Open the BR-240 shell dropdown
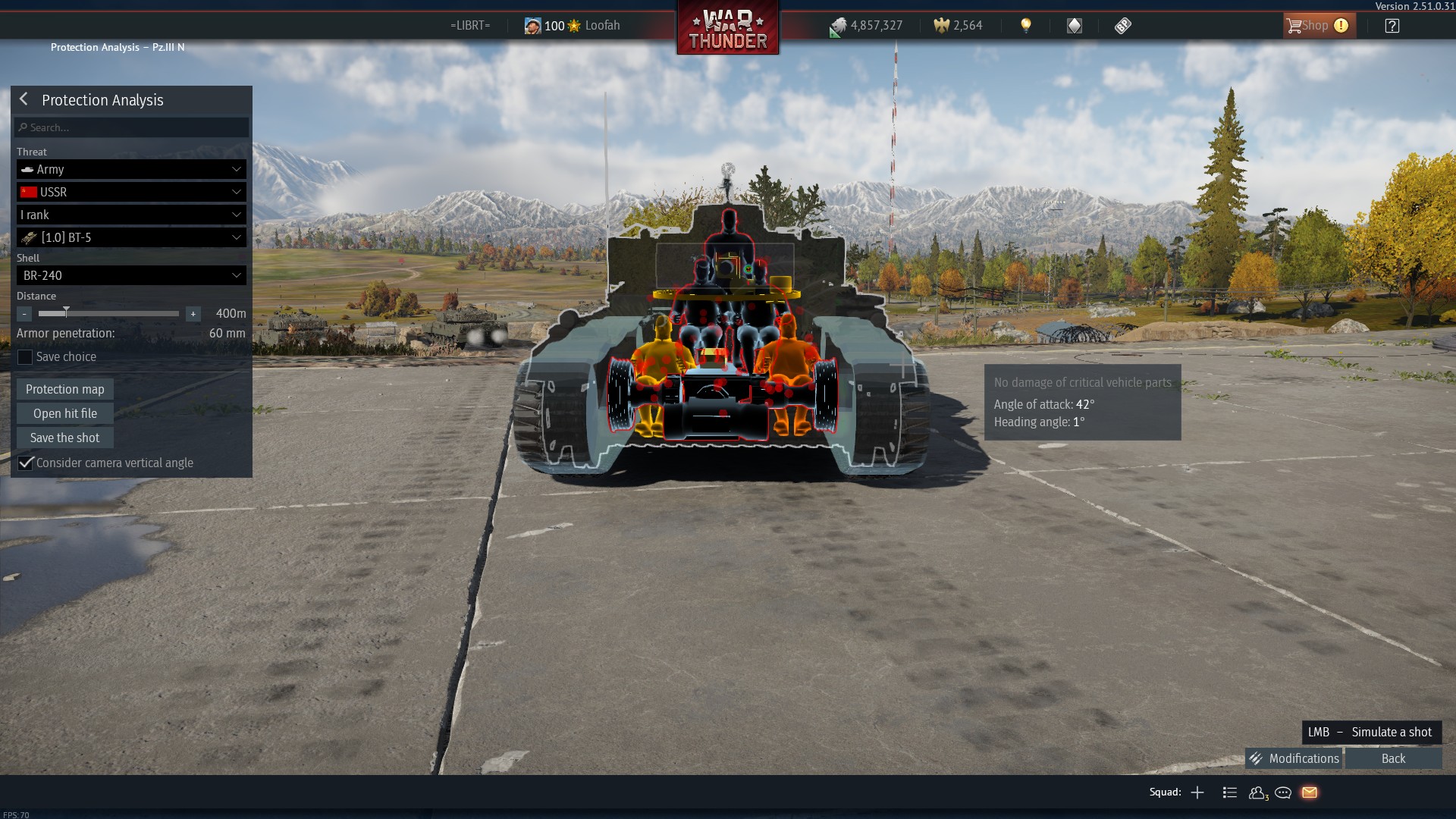This screenshot has height=819, width=1456. tap(131, 275)
